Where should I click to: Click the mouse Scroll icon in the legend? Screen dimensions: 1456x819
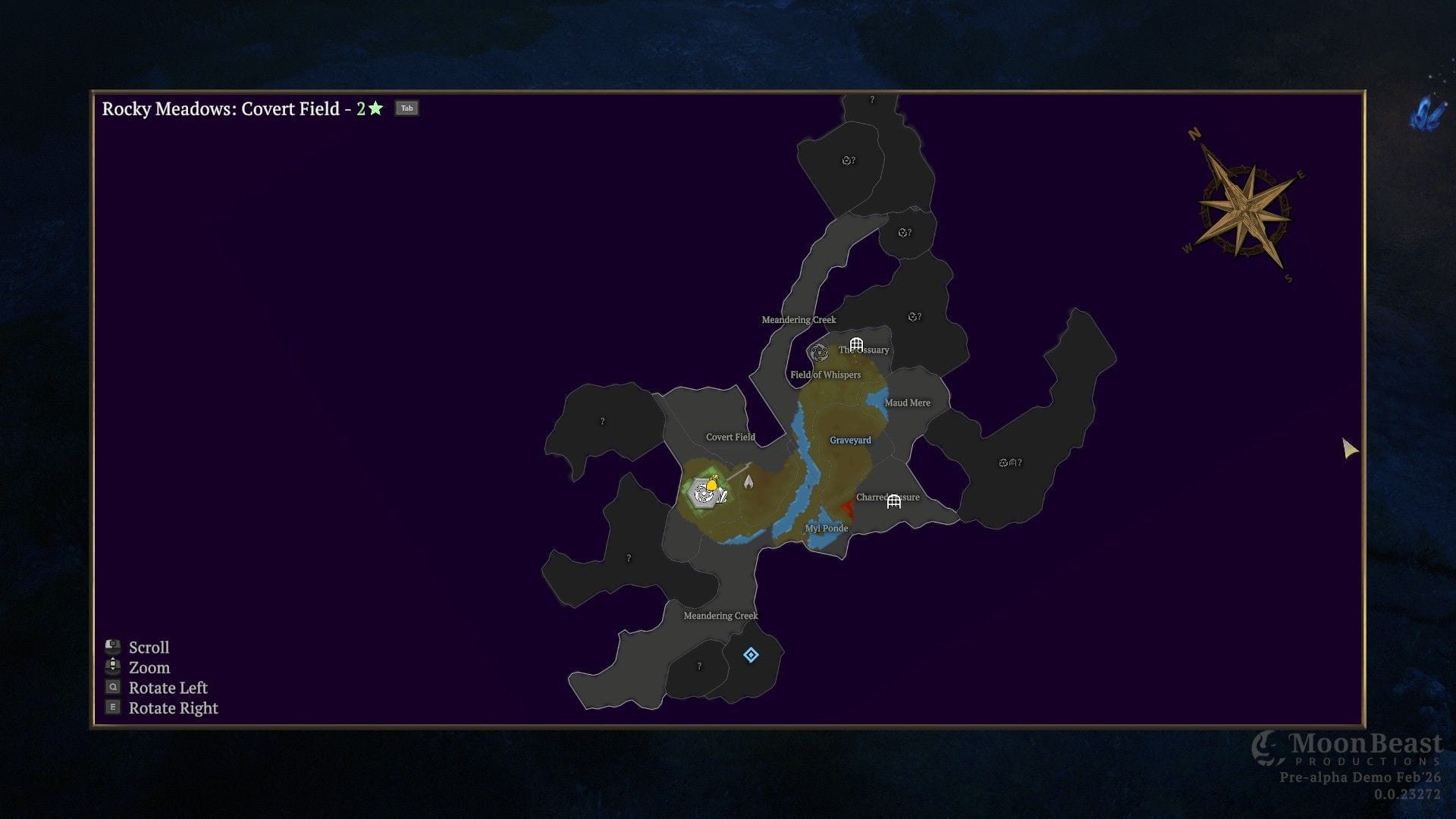(x=114, y=645)
